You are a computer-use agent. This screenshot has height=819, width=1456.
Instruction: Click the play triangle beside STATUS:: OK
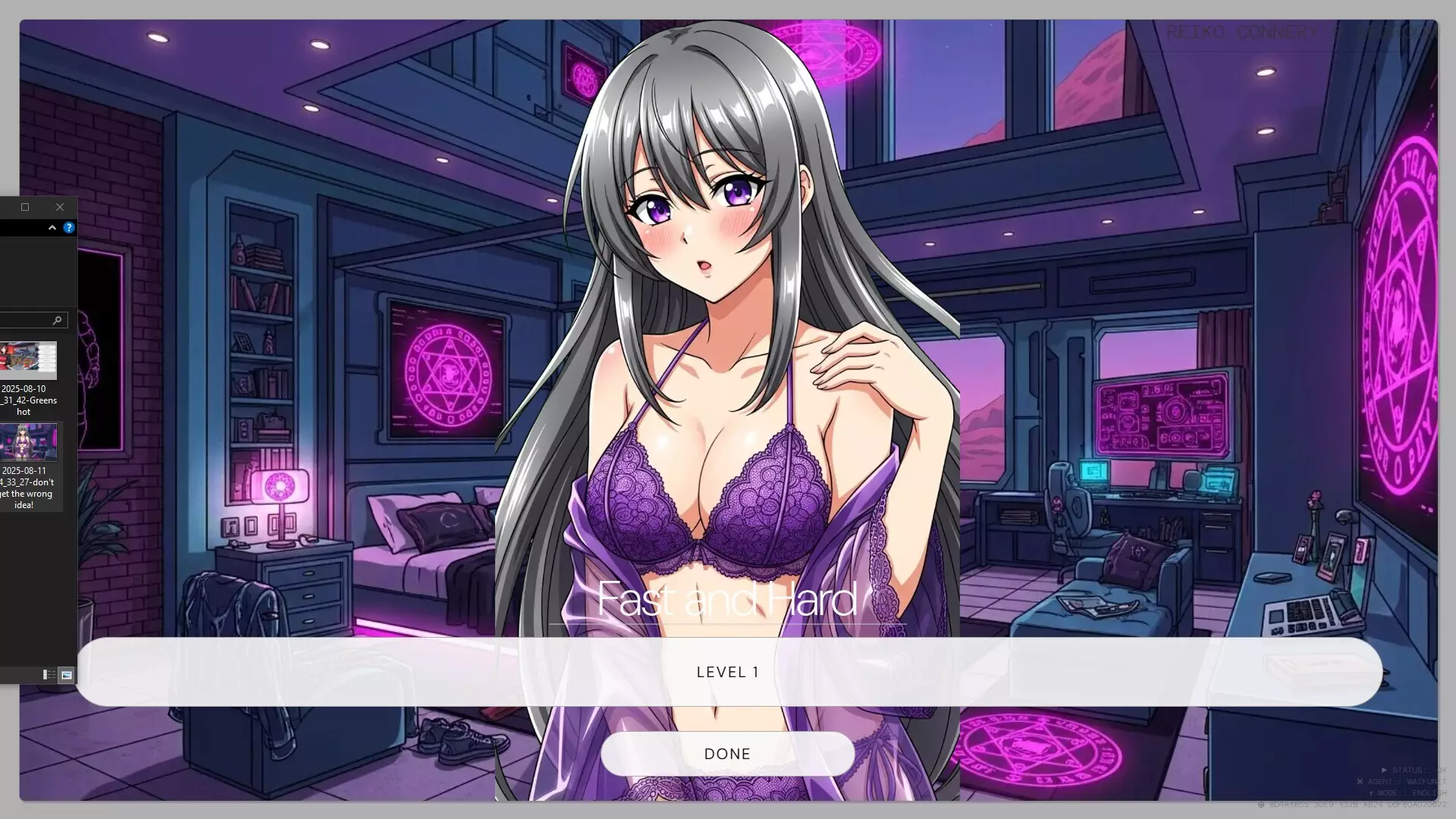click(1384, 770)
